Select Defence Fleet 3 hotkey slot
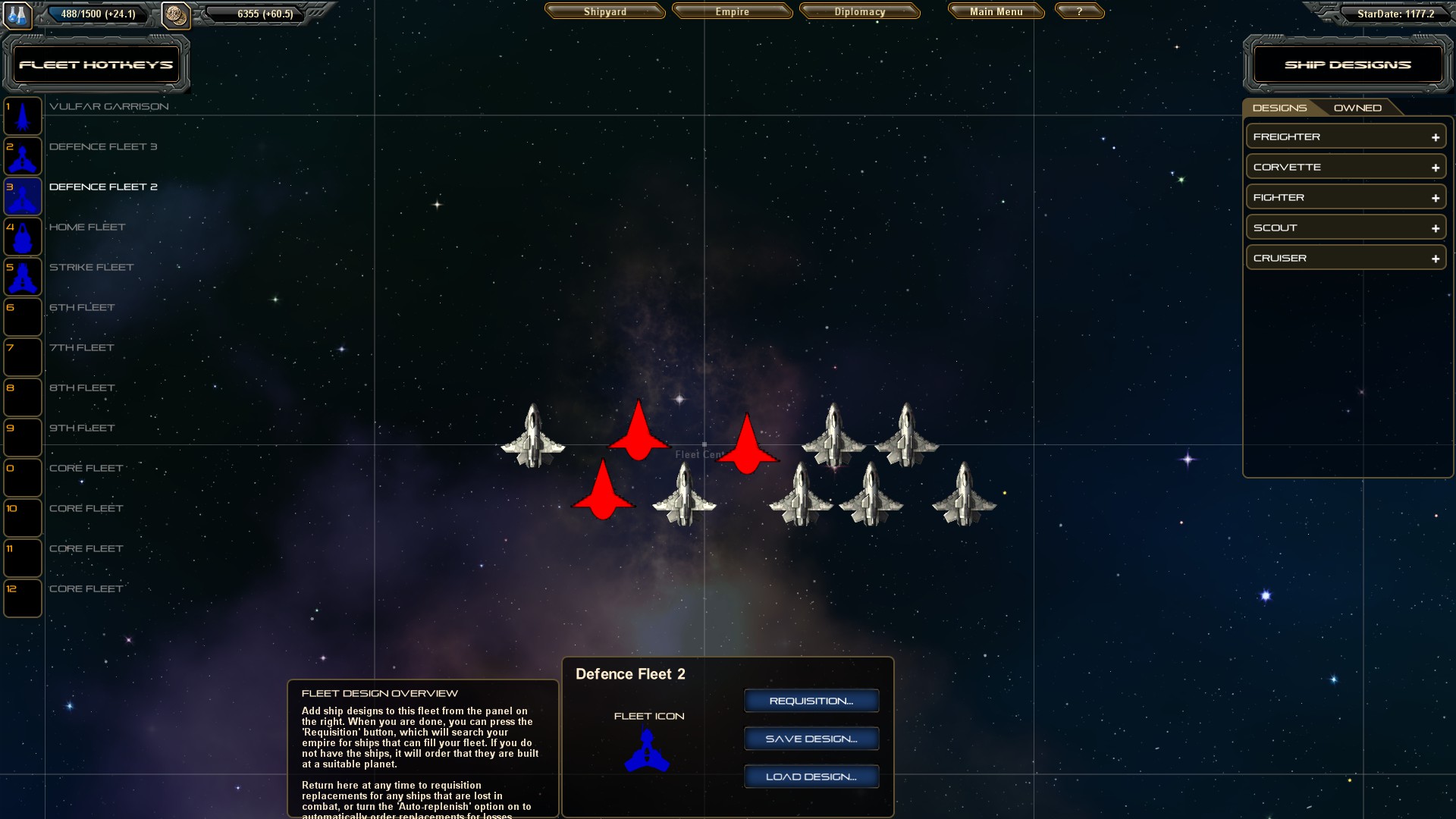The width and height of the screenshot is (1456, 819). 23,156
